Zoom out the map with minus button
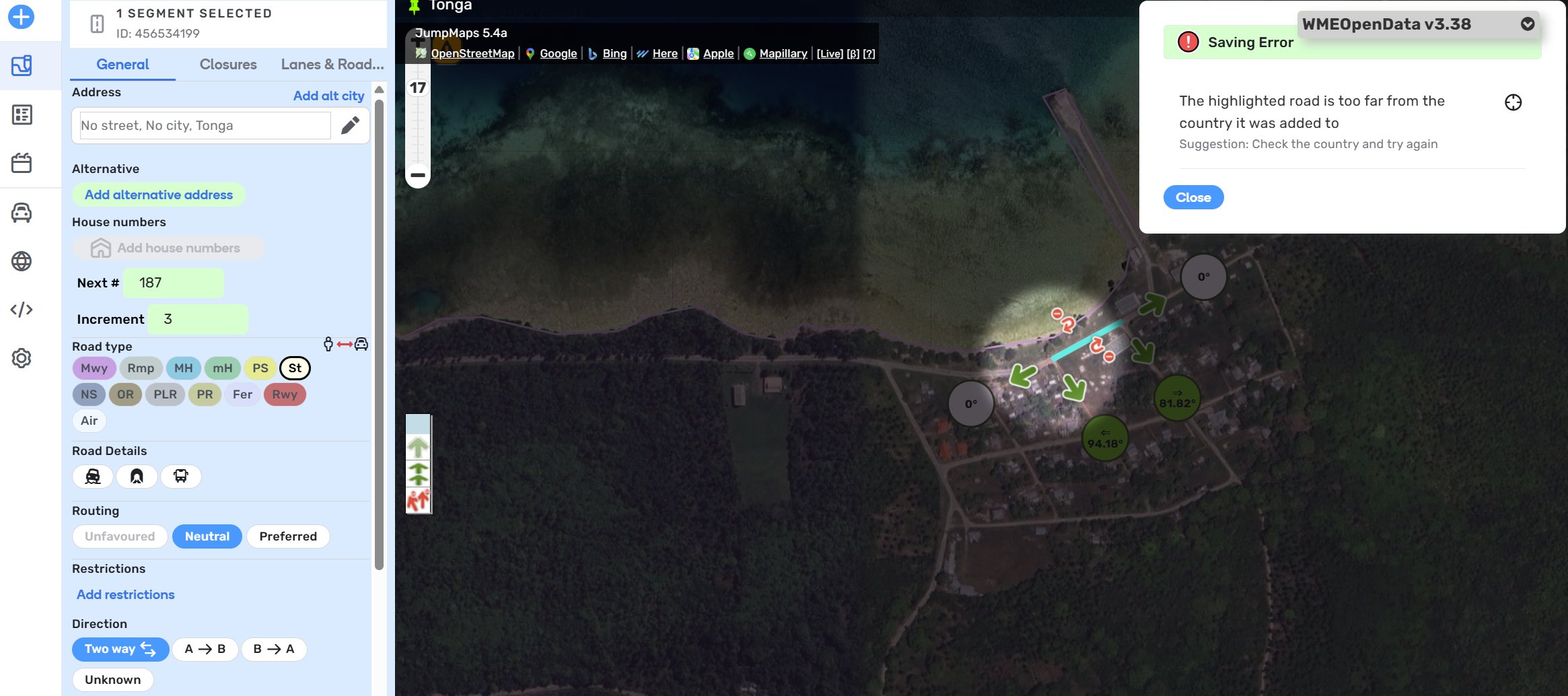Screen dimensions: 1568x696 [418, 176]
